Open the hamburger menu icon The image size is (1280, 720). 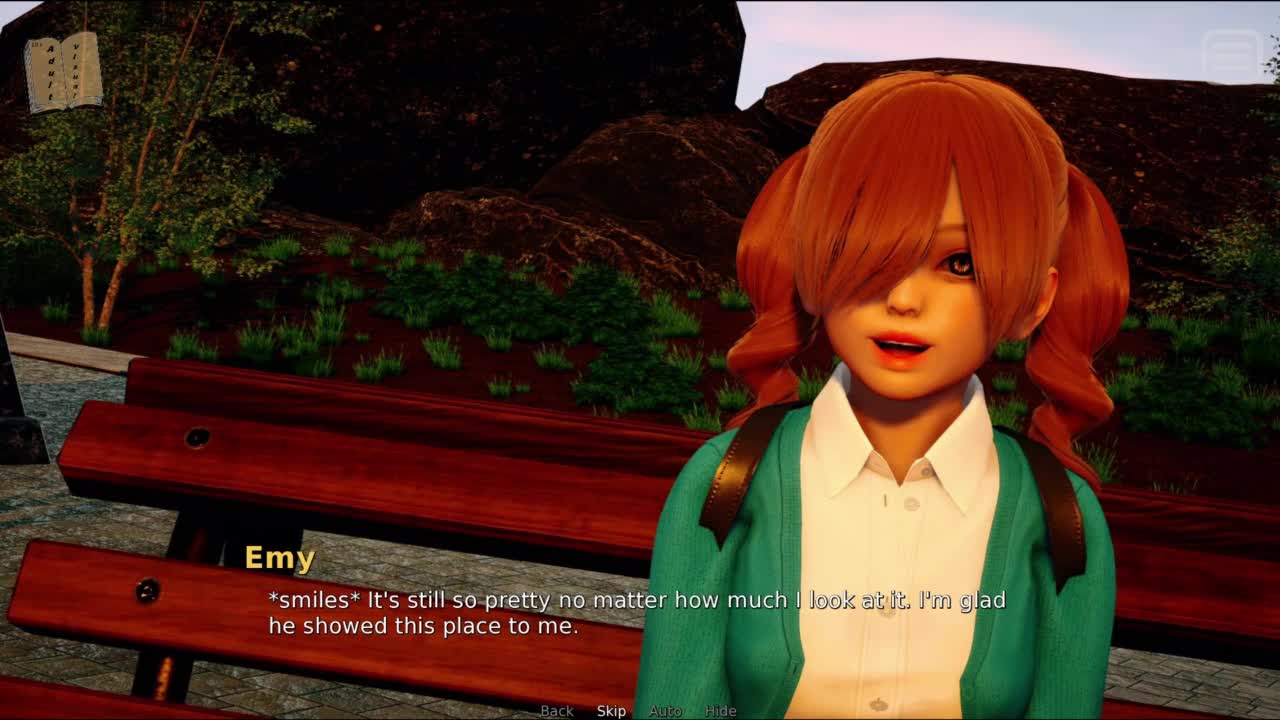point(1232,56)
